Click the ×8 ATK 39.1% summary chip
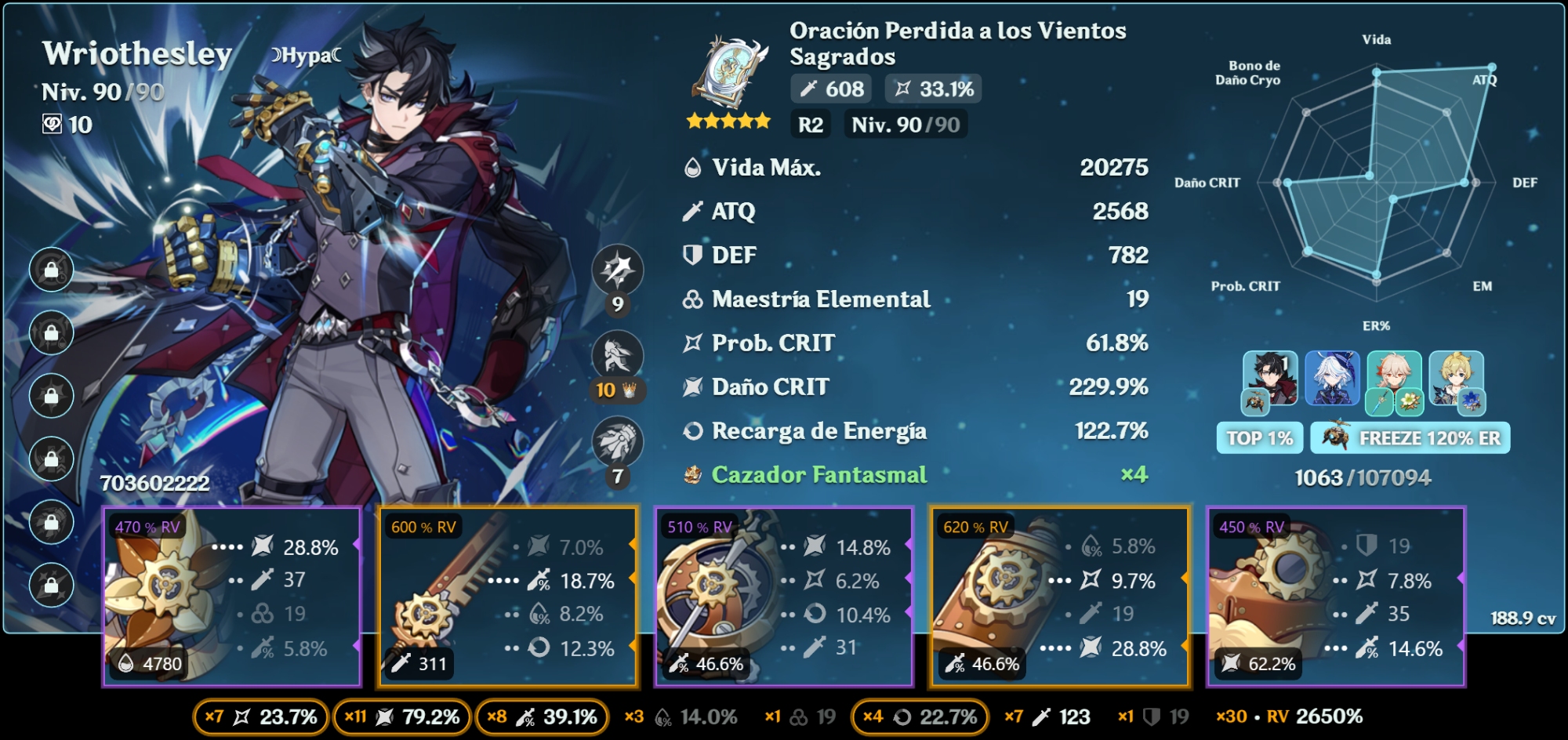Image resolution: width=1568 pixels, height=740 pixels. [x=542, y=717]
